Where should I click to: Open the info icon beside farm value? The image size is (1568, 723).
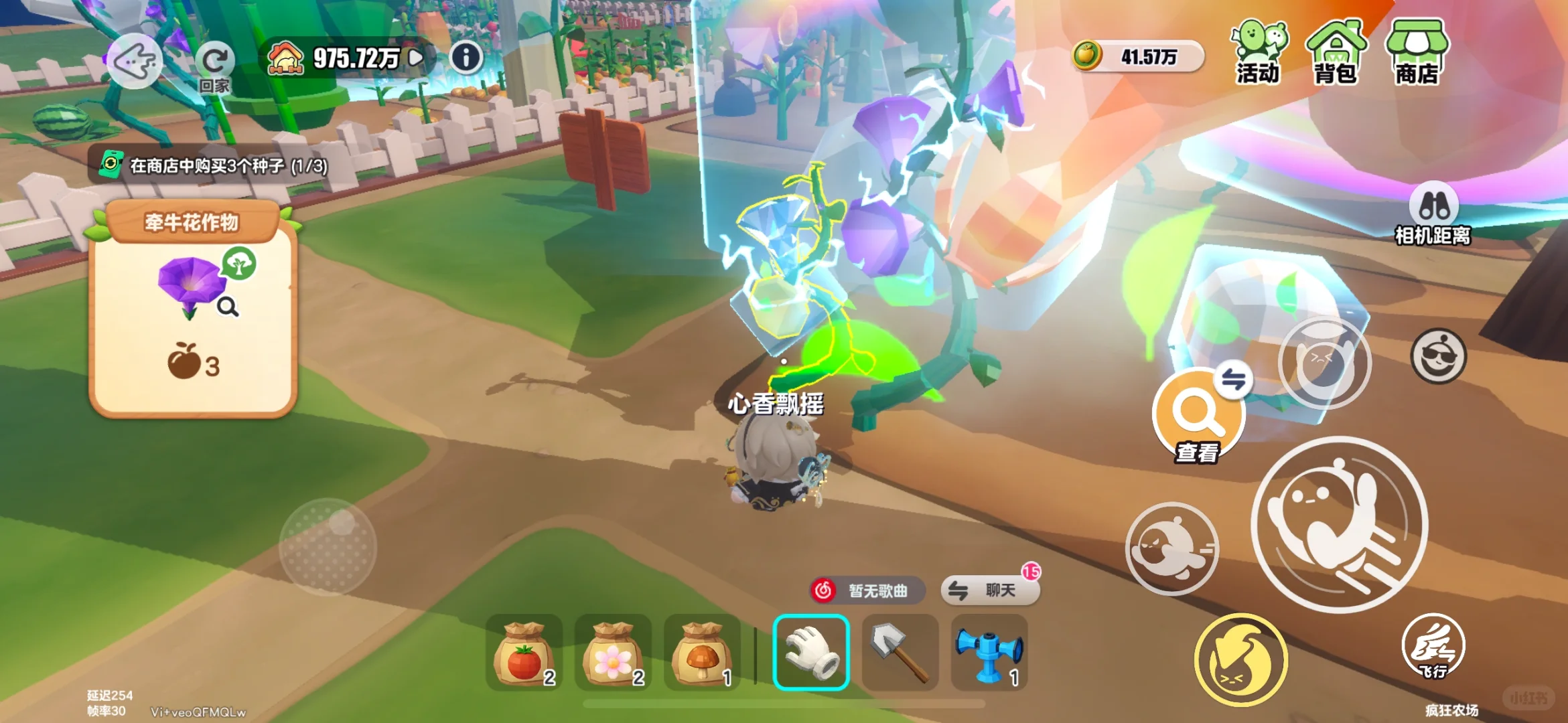click(466, 58)
